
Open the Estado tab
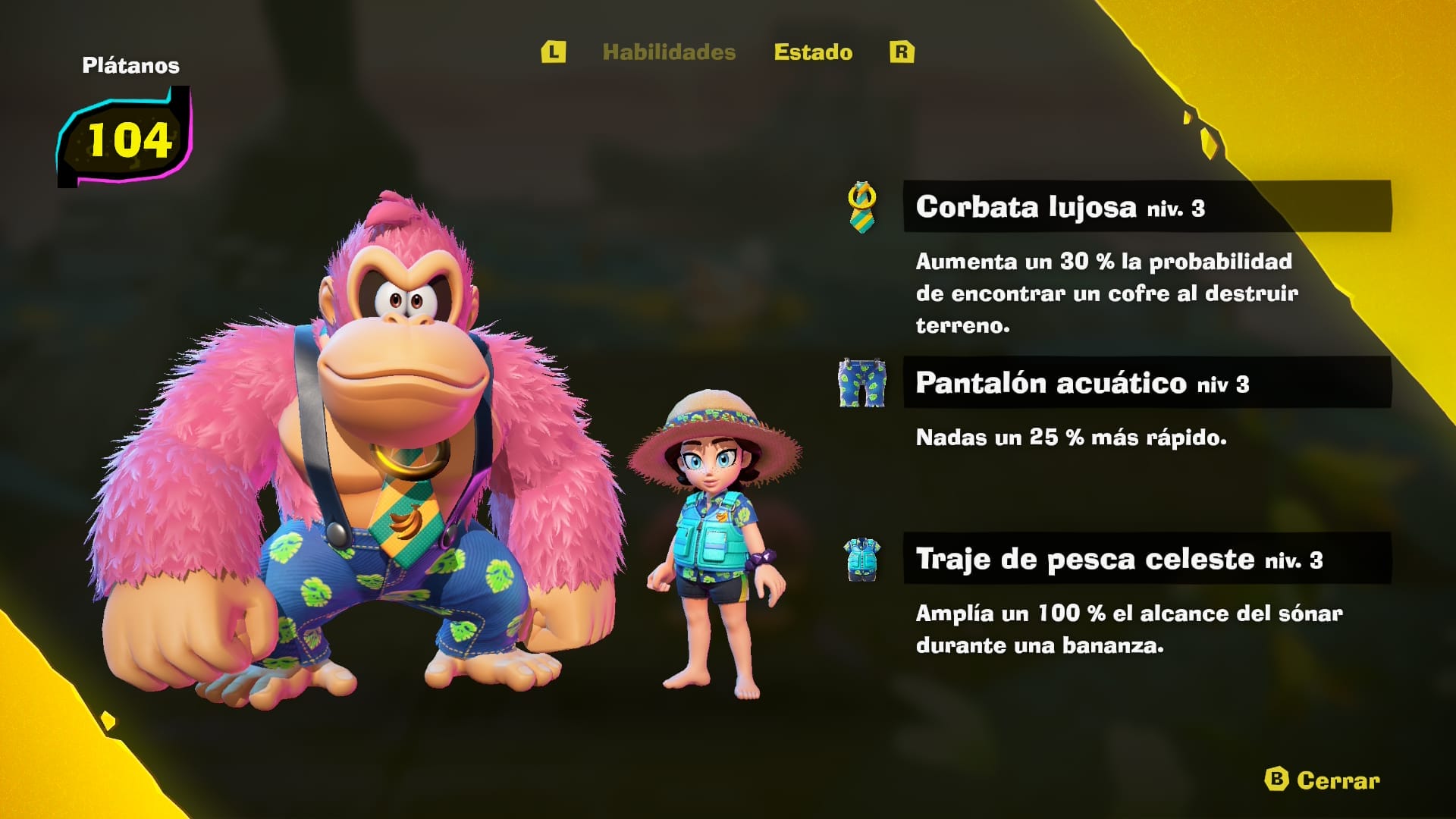coord(812,52)
